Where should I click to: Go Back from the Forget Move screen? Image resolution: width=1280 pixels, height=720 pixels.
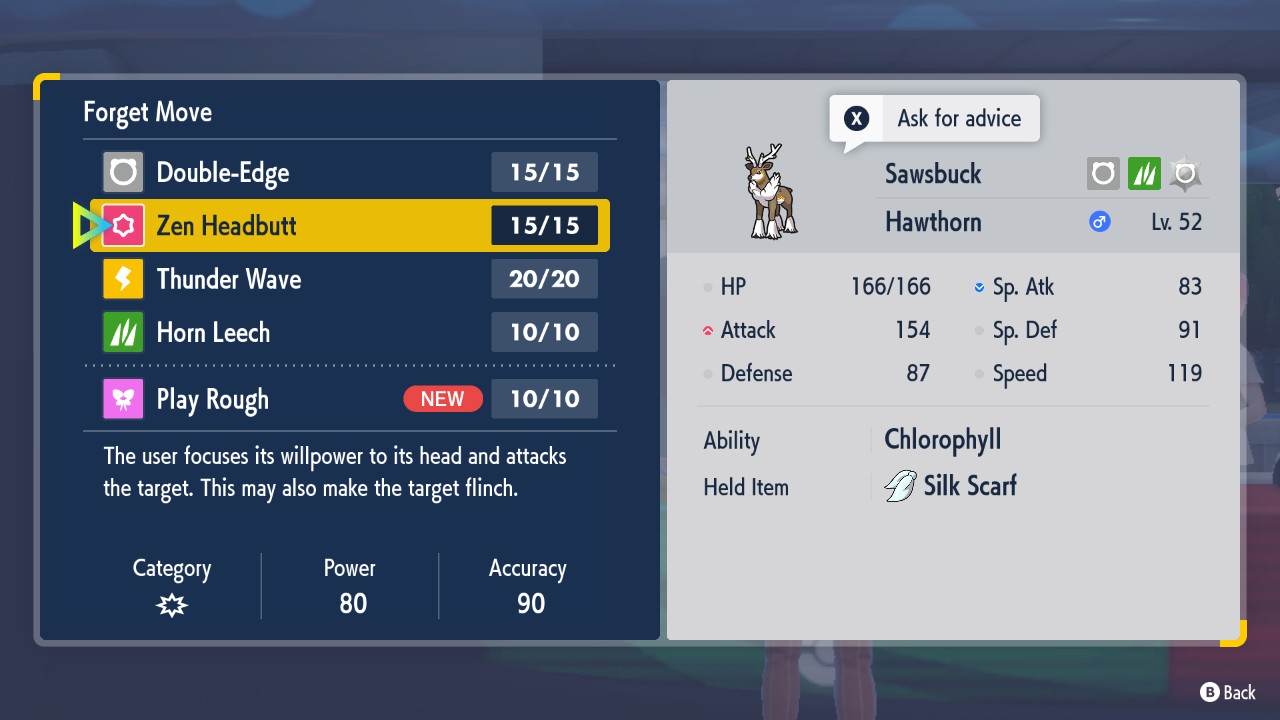(x=1228, y=692)
